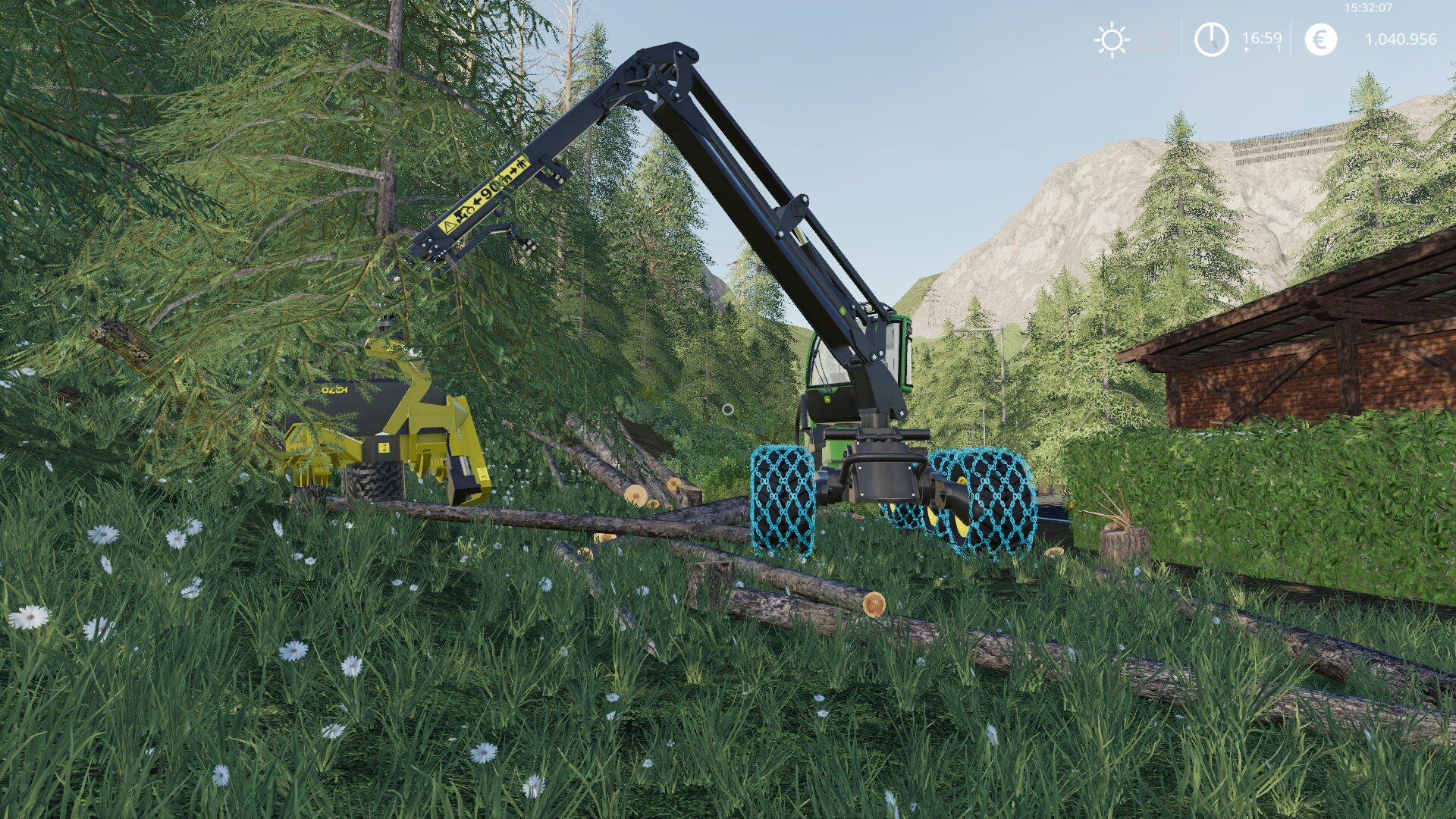Select the euro money icon

tap(1320, 39)
